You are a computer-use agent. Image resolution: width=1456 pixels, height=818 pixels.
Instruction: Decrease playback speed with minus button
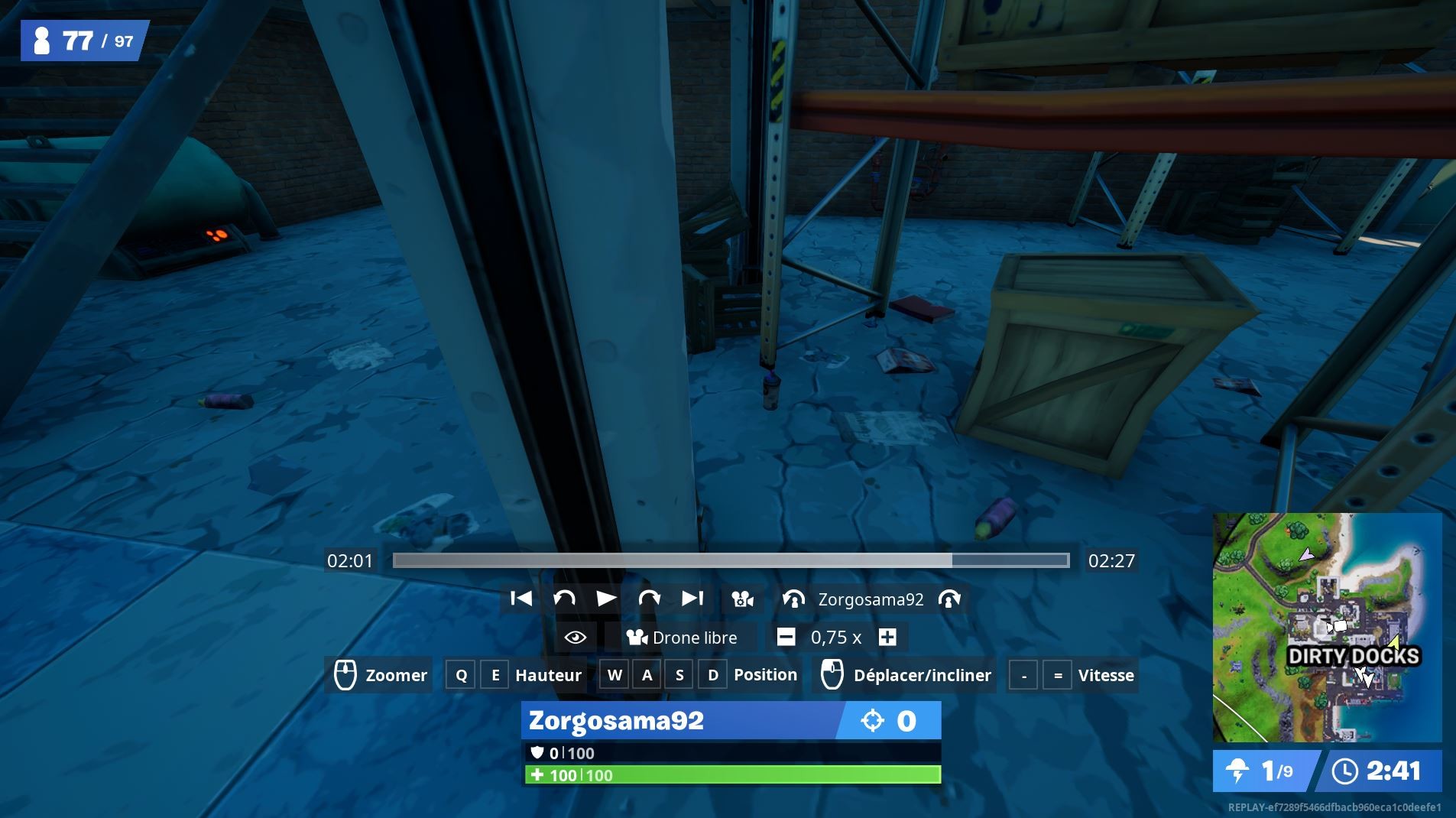[x=785, y=637]
